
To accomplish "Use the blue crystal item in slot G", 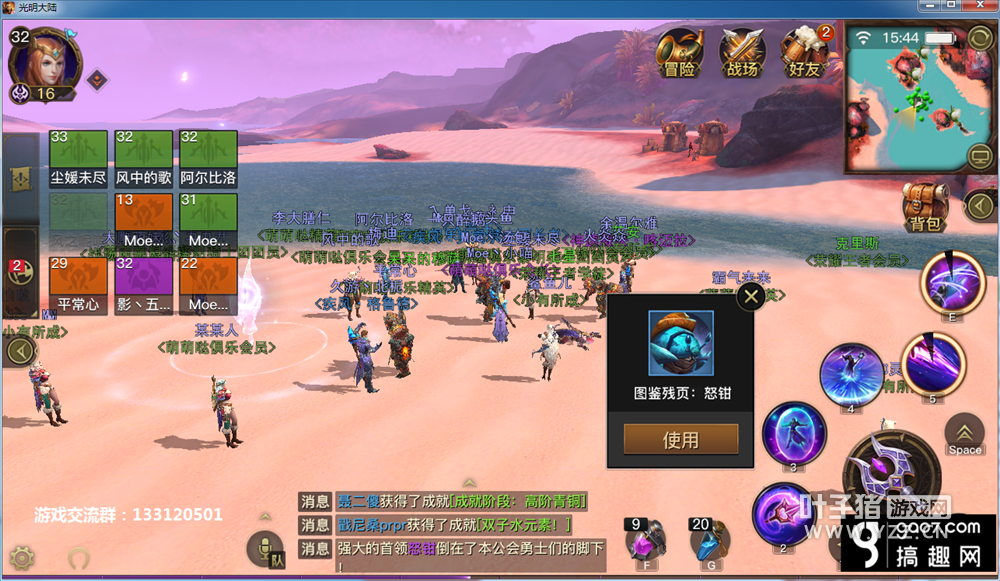I will pos(707,543).
